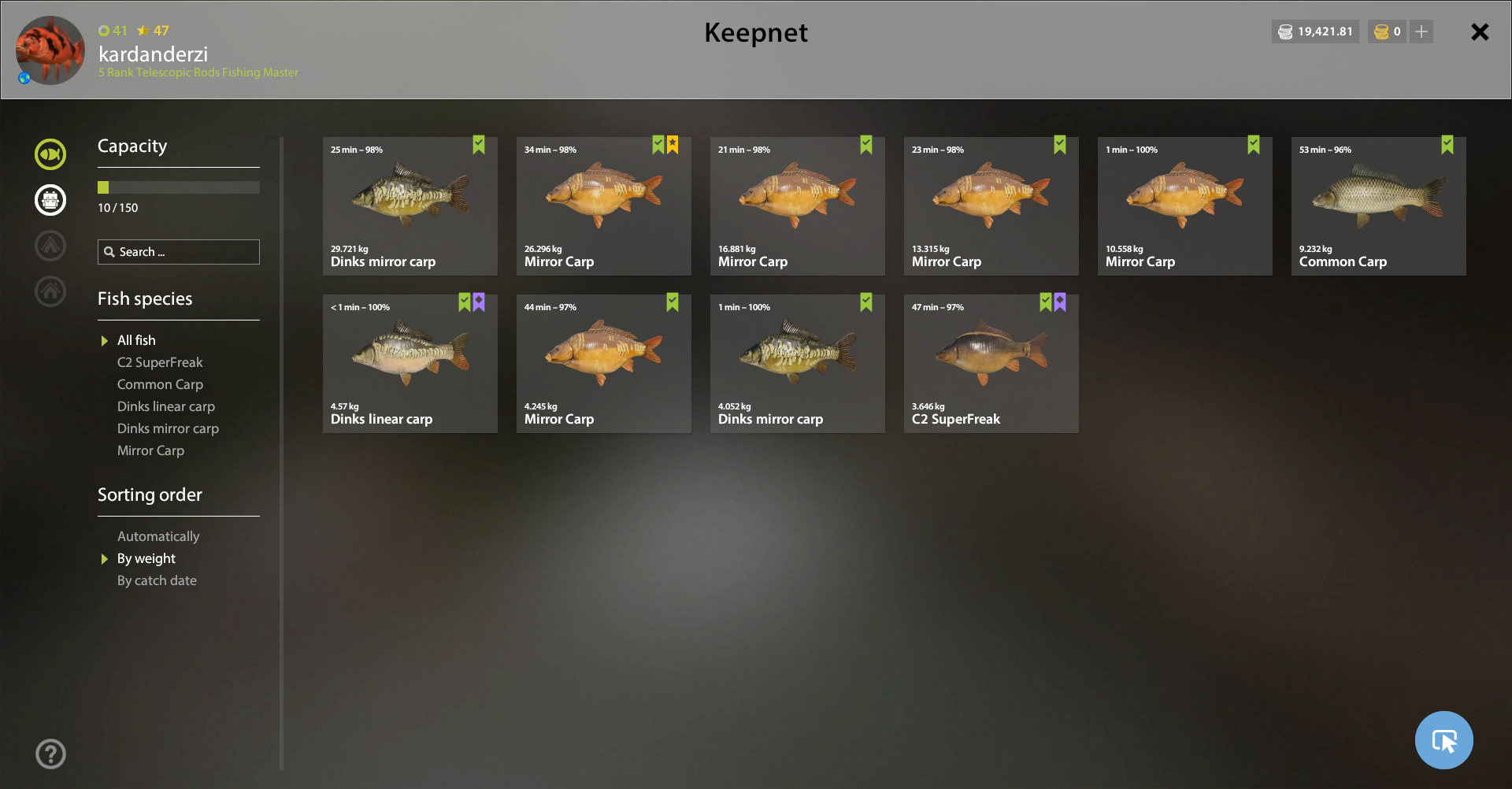Close the Keepnet screen
Viewport: 1512px width, 789px height.
tap(1480, 32)
